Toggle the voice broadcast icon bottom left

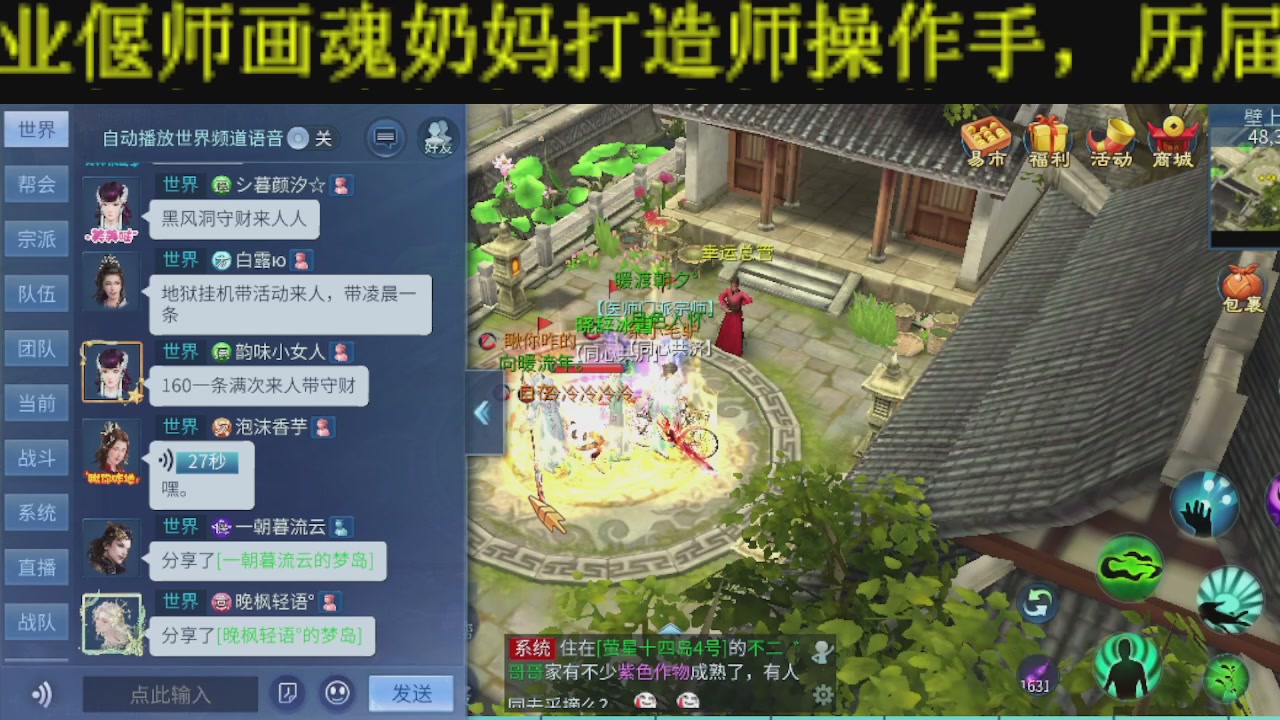click(x=40, y=693)
